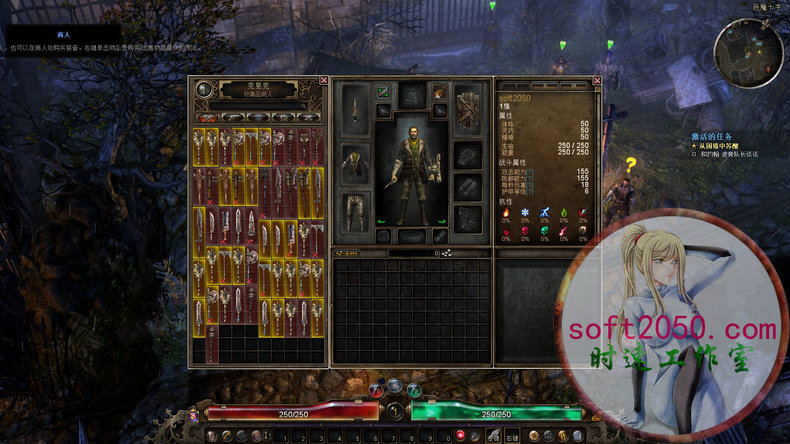Image resolution: width=790 pixels, height=444 pixels.
Task: Click the level 1 experience orb
Action: pyautogui.click(x=395, y=410)
